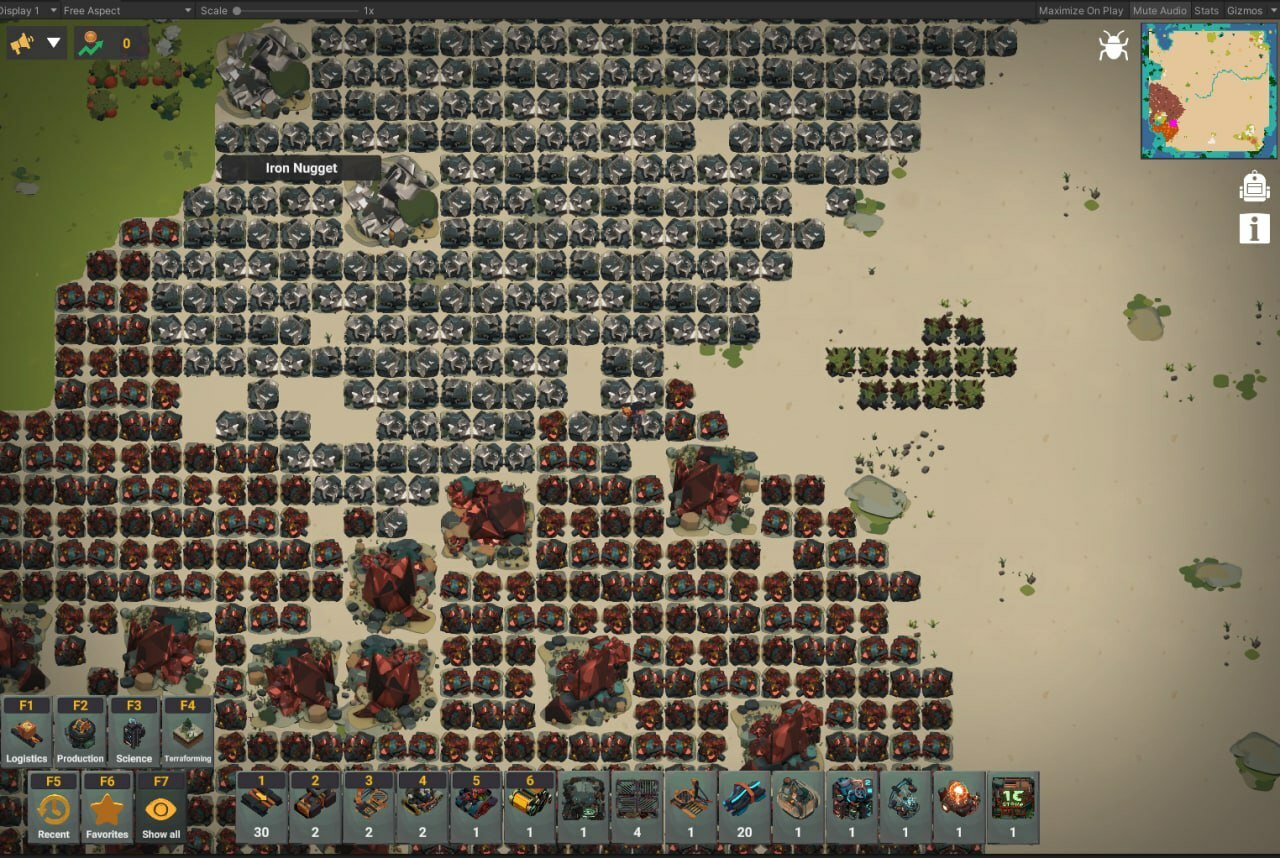Open the Terraforming category

188,732
